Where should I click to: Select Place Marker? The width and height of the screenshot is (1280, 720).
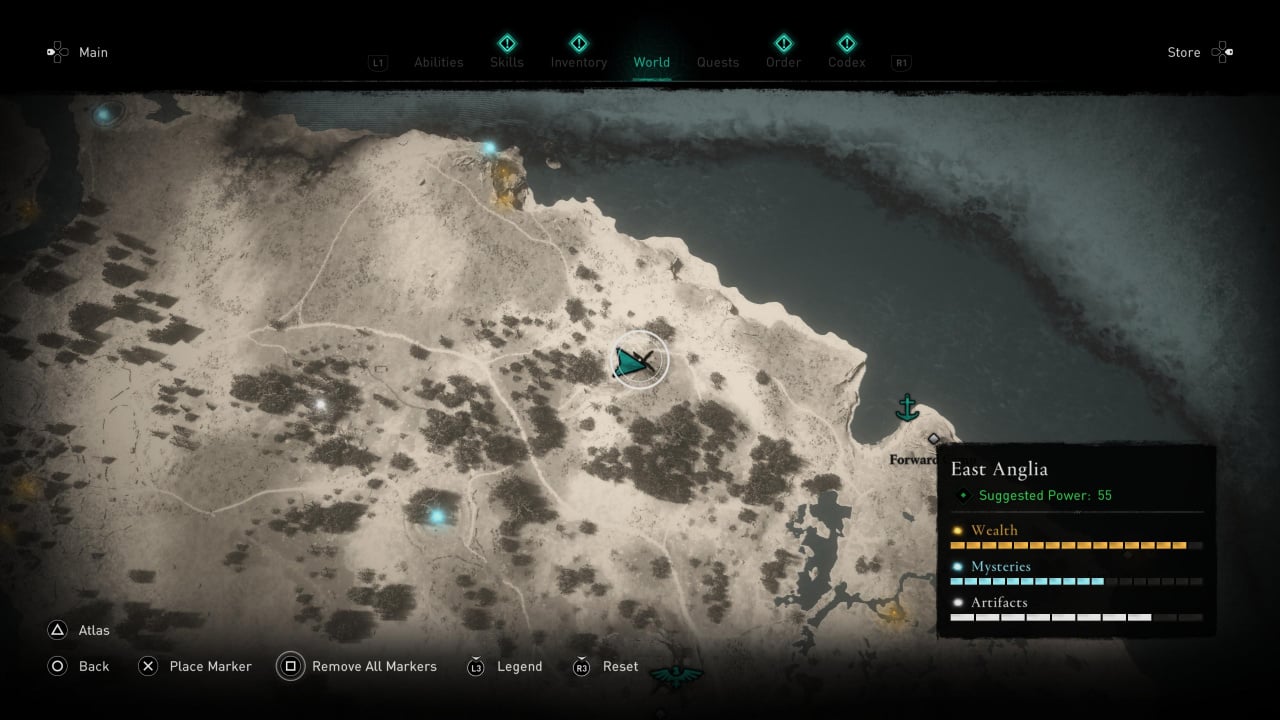(x=210, y=666)
